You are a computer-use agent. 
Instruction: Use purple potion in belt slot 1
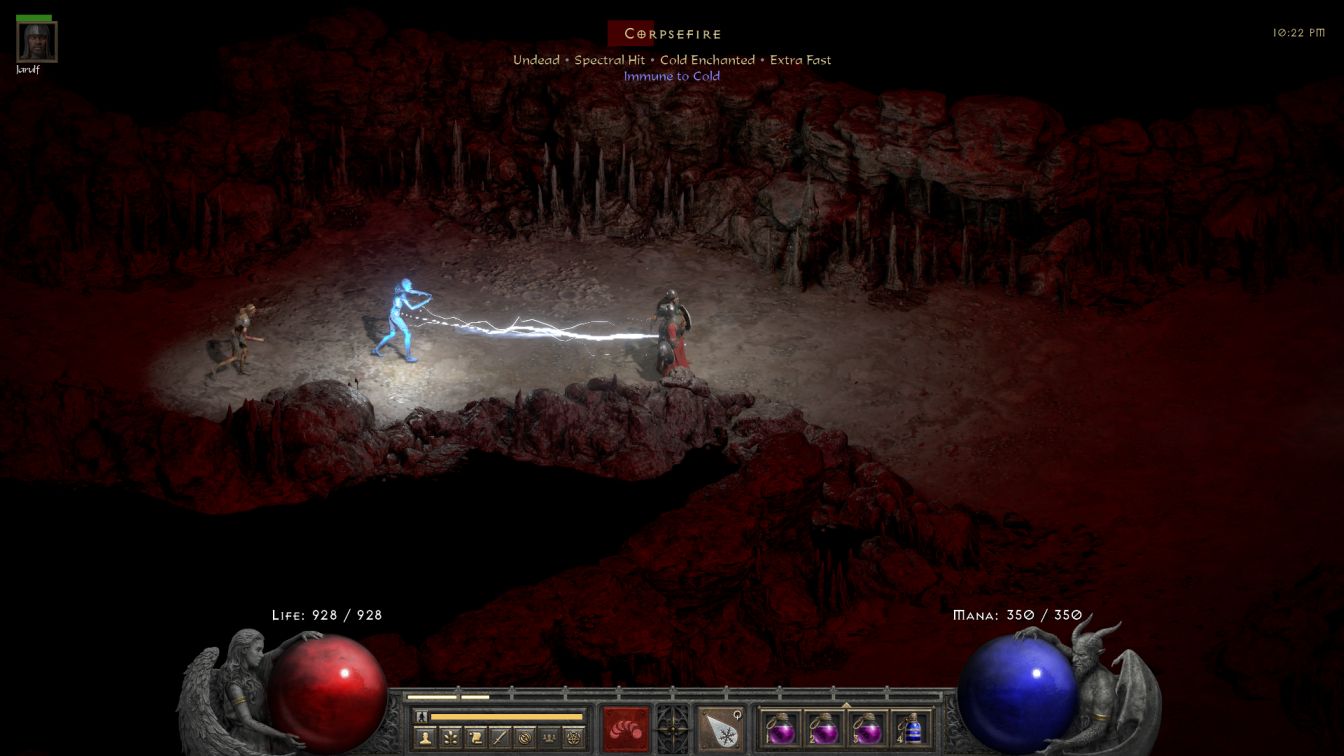point(781,729)
